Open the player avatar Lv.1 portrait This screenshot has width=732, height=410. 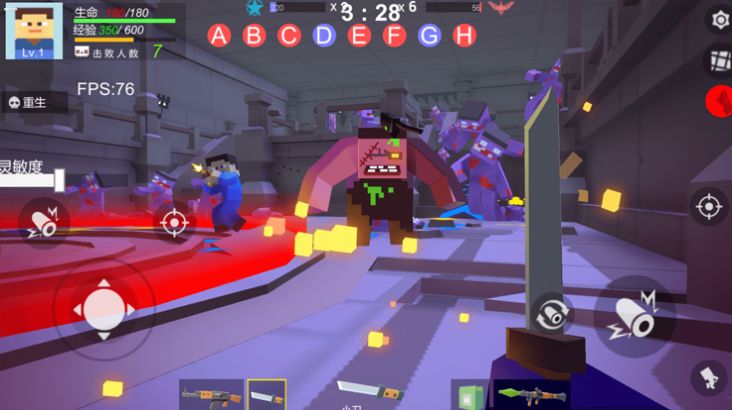(x=34, y=31)
